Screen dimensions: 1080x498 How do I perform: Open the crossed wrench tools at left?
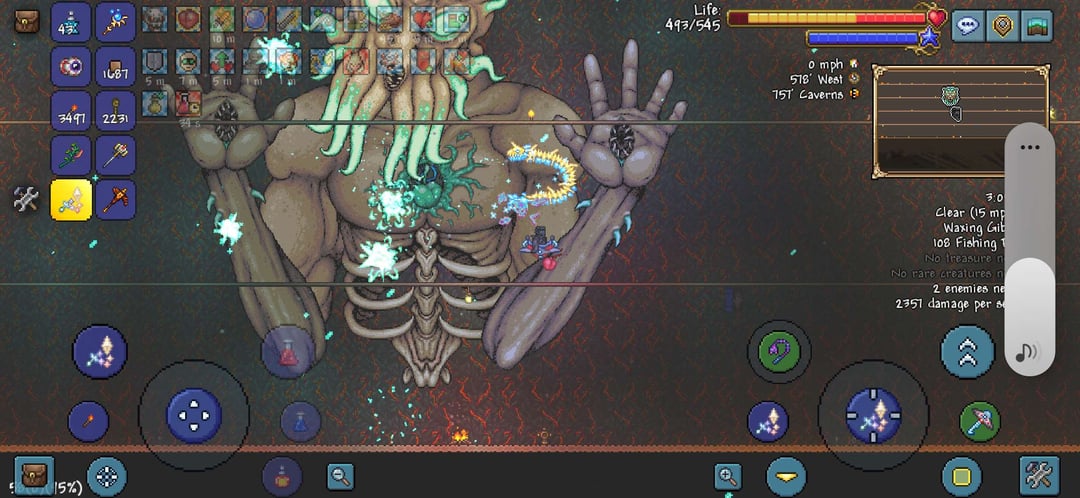click(26, 199)
